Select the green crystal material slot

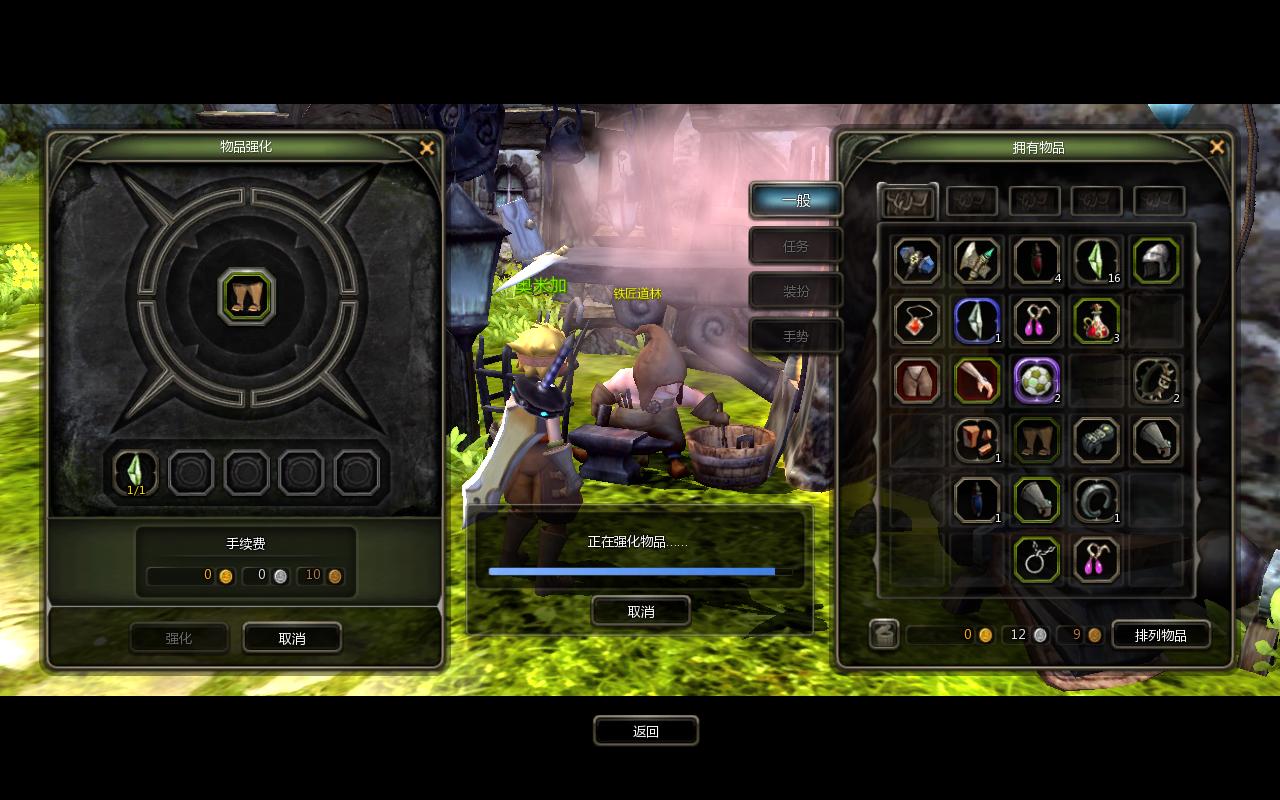coord(136,472)
